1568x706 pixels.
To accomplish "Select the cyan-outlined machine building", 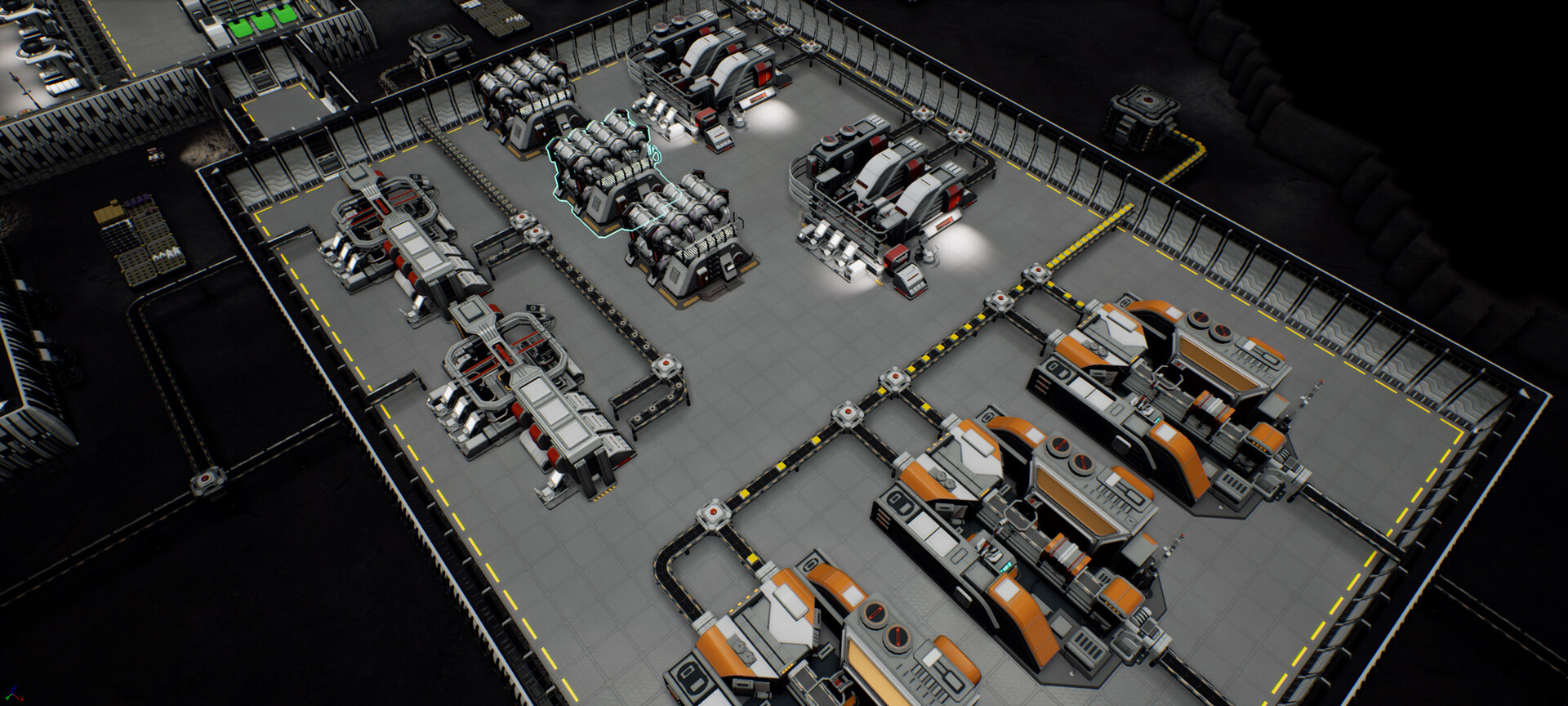I will 603,166.
